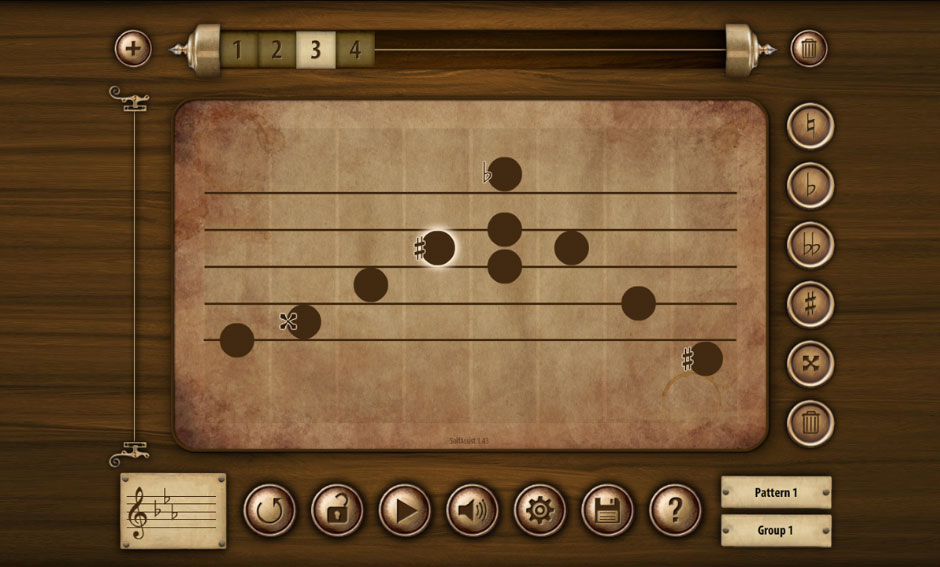Save with the floppy disk button

click(x=607, y=511)
